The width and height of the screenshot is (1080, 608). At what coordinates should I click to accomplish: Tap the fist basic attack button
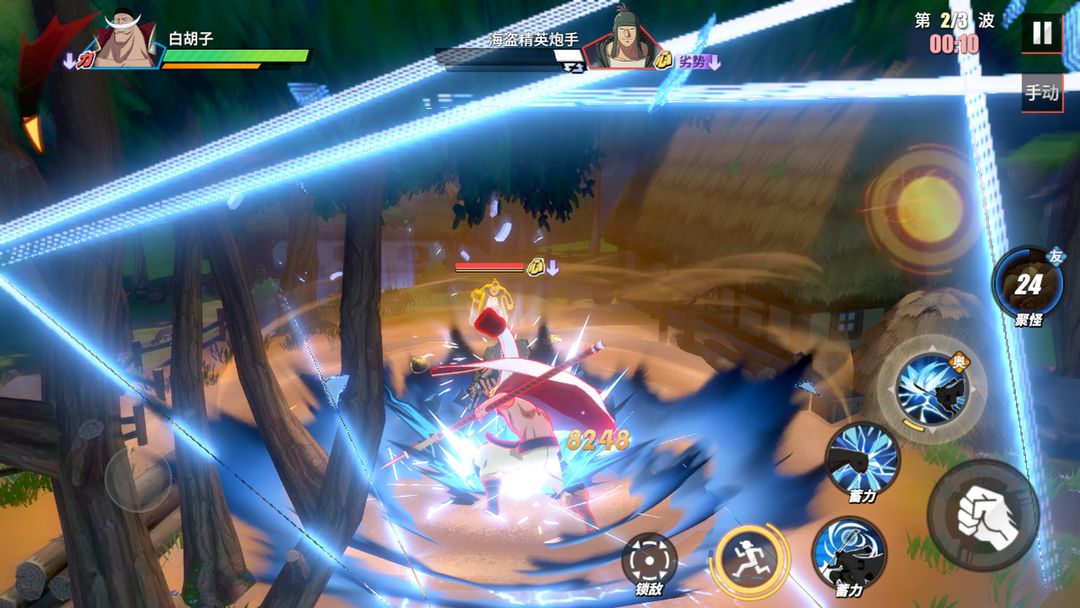tap(982, 515)
